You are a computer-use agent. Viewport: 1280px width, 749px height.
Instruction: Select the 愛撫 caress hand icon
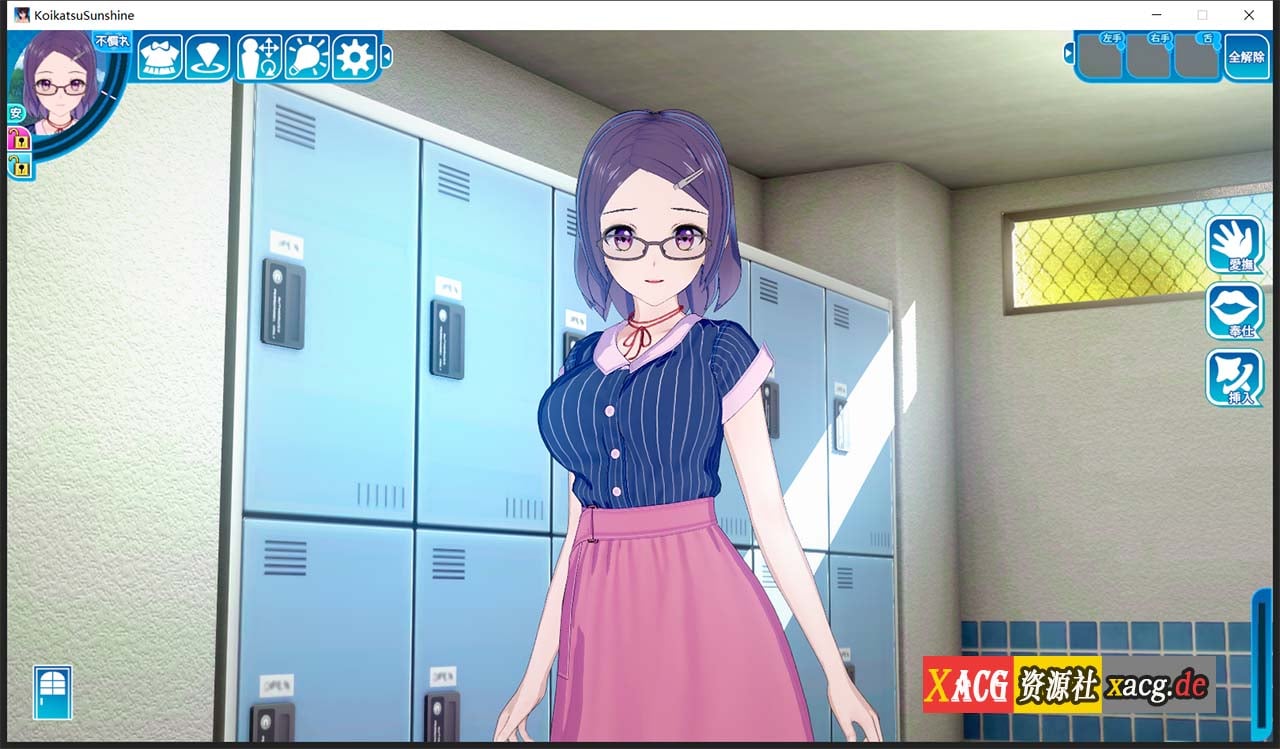point(1234,243)
